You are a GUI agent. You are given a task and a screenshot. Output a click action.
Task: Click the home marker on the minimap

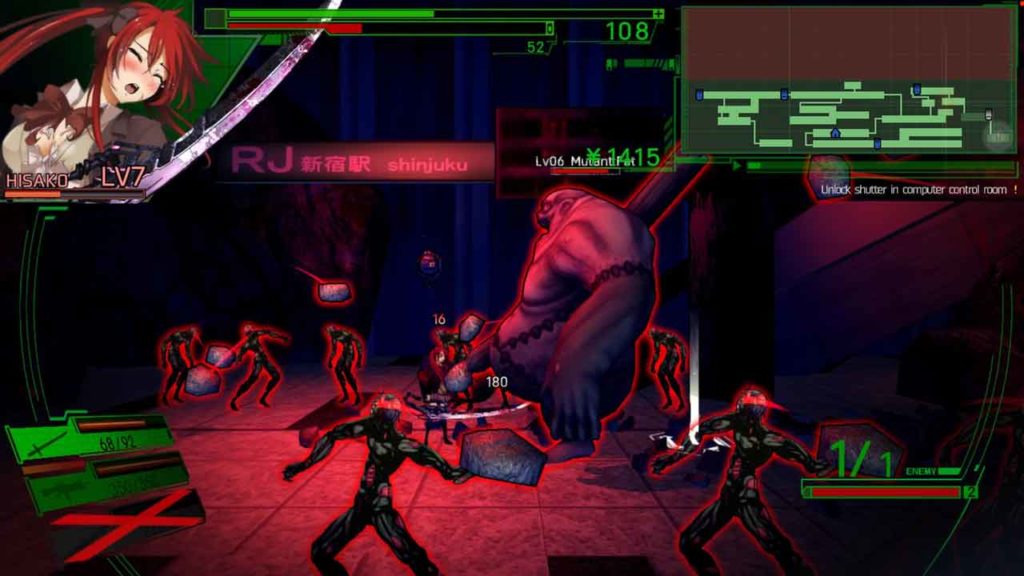tap(836, 133)
